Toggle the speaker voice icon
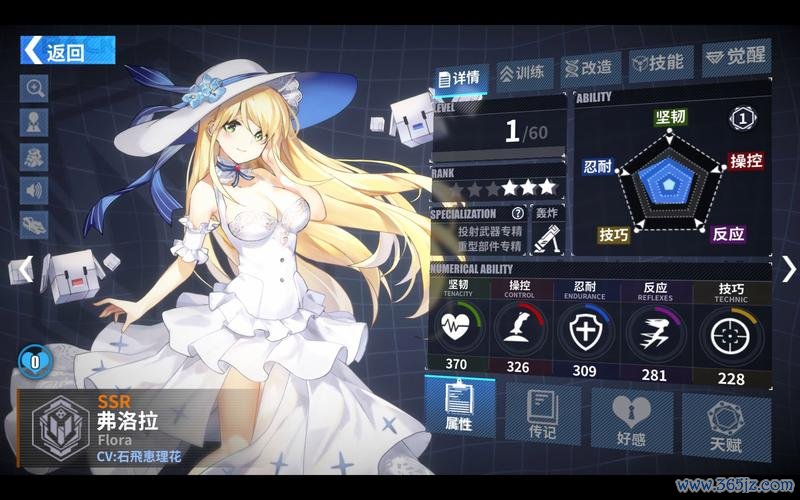Screen dimensions: 800x500 [x=35, y=189]
